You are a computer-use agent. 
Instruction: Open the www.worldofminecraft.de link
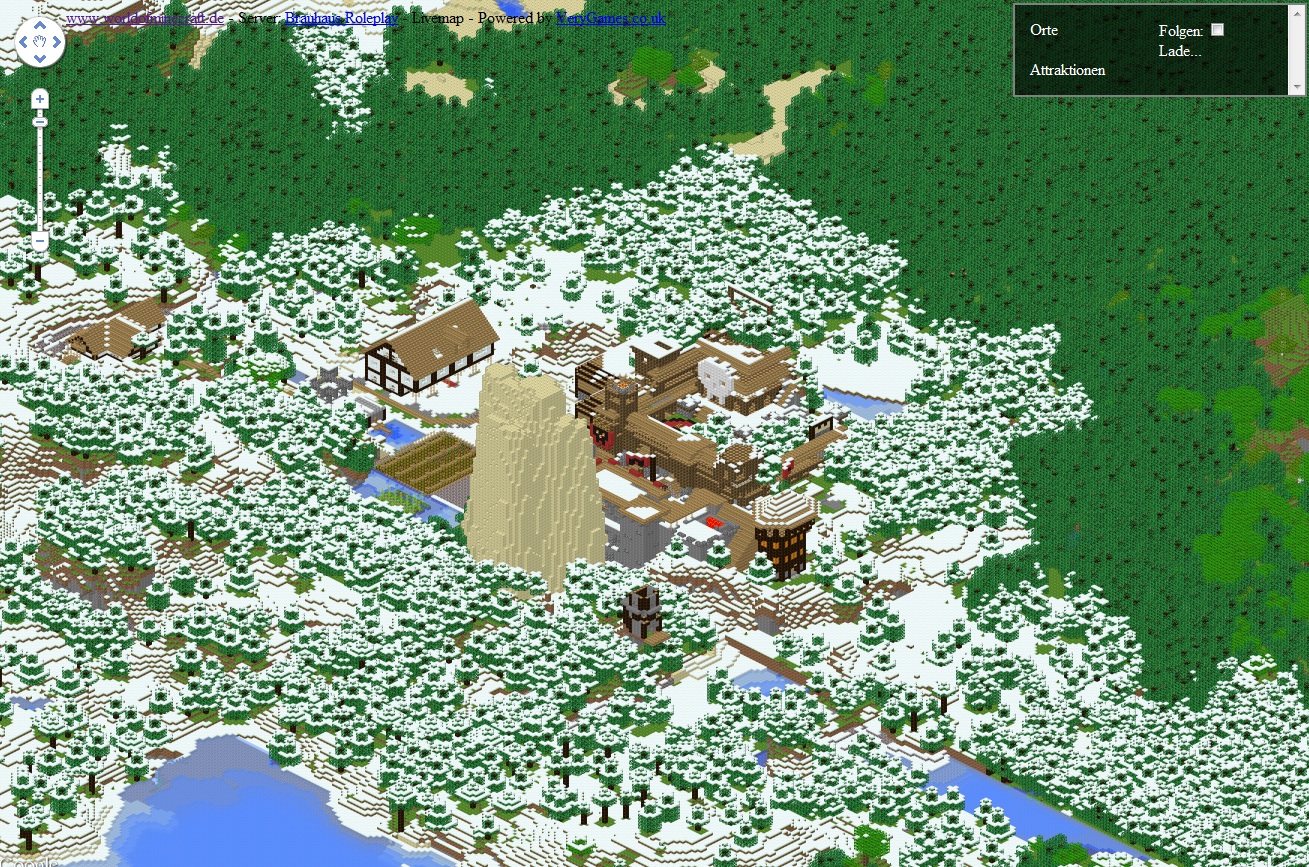145,18
